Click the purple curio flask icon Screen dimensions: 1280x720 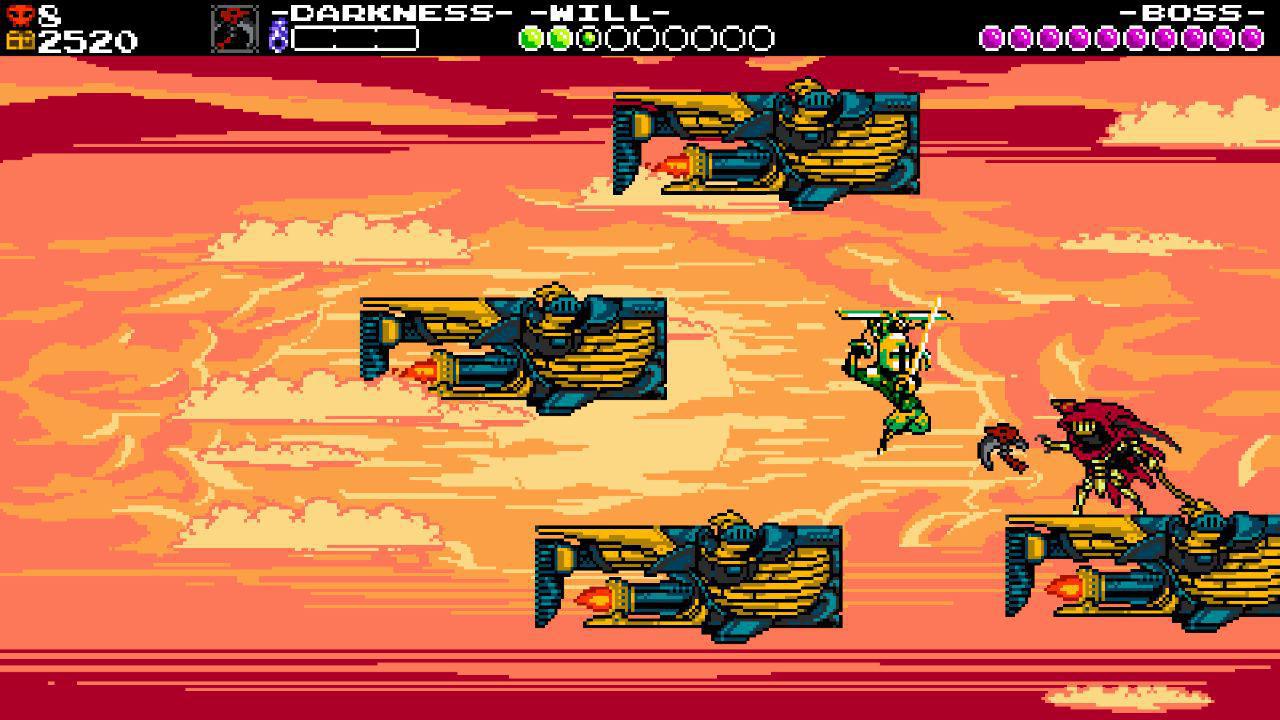pyautogui.click(x=277, y=33)
